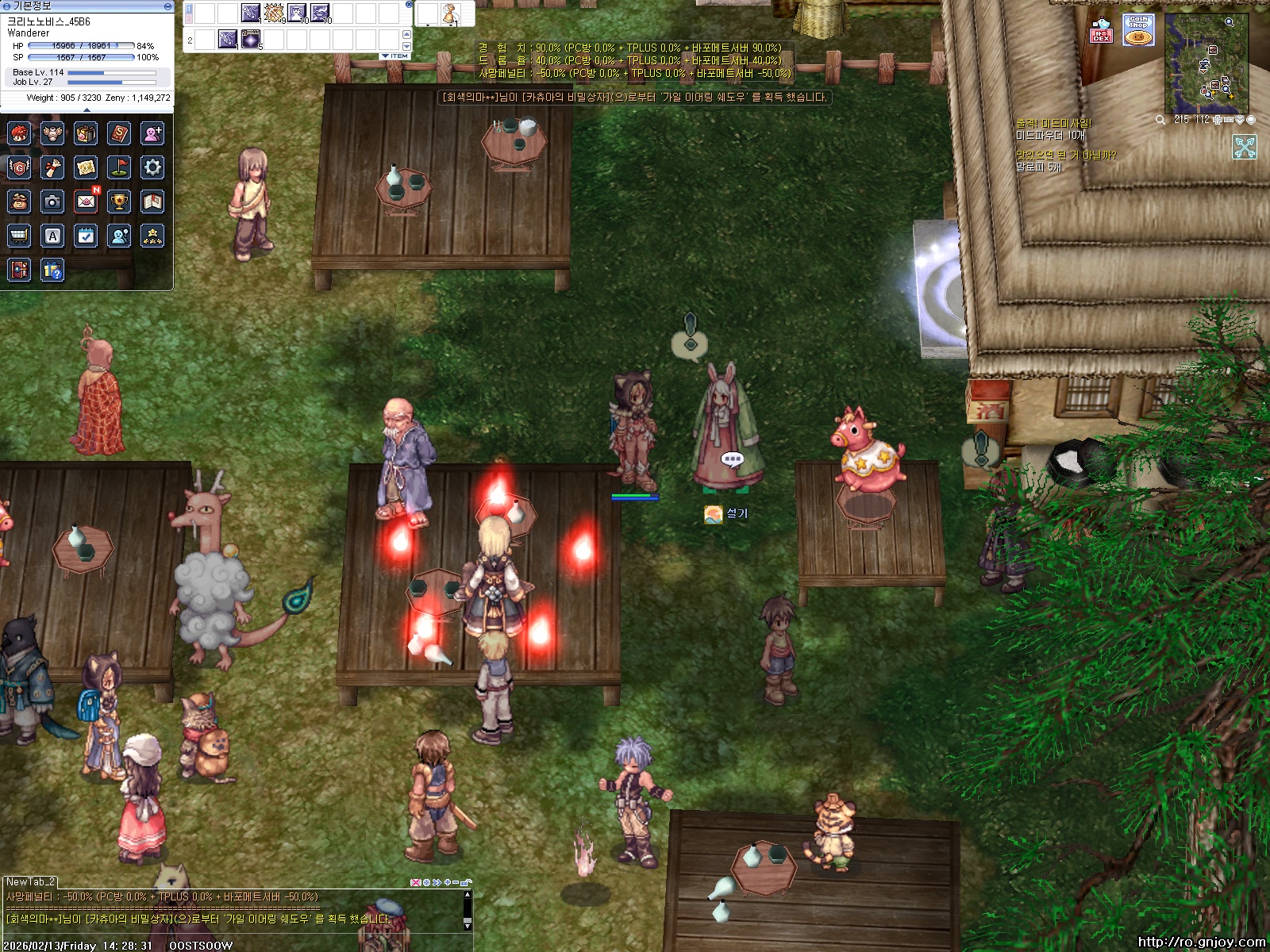Close the skill hotkey bar

pyautogui.click(x=409, y=4)
